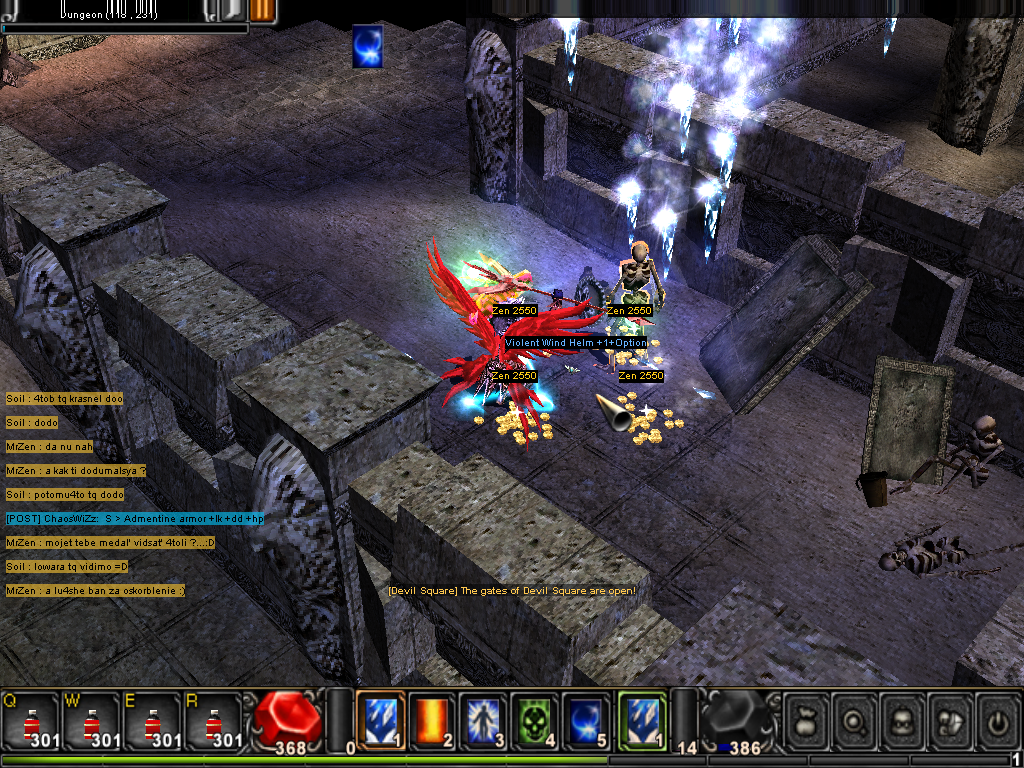The height and width of the screenshot is (768, 1024).
Task: Click the magnifier orb menu button
Action: [x=854, y=719]
